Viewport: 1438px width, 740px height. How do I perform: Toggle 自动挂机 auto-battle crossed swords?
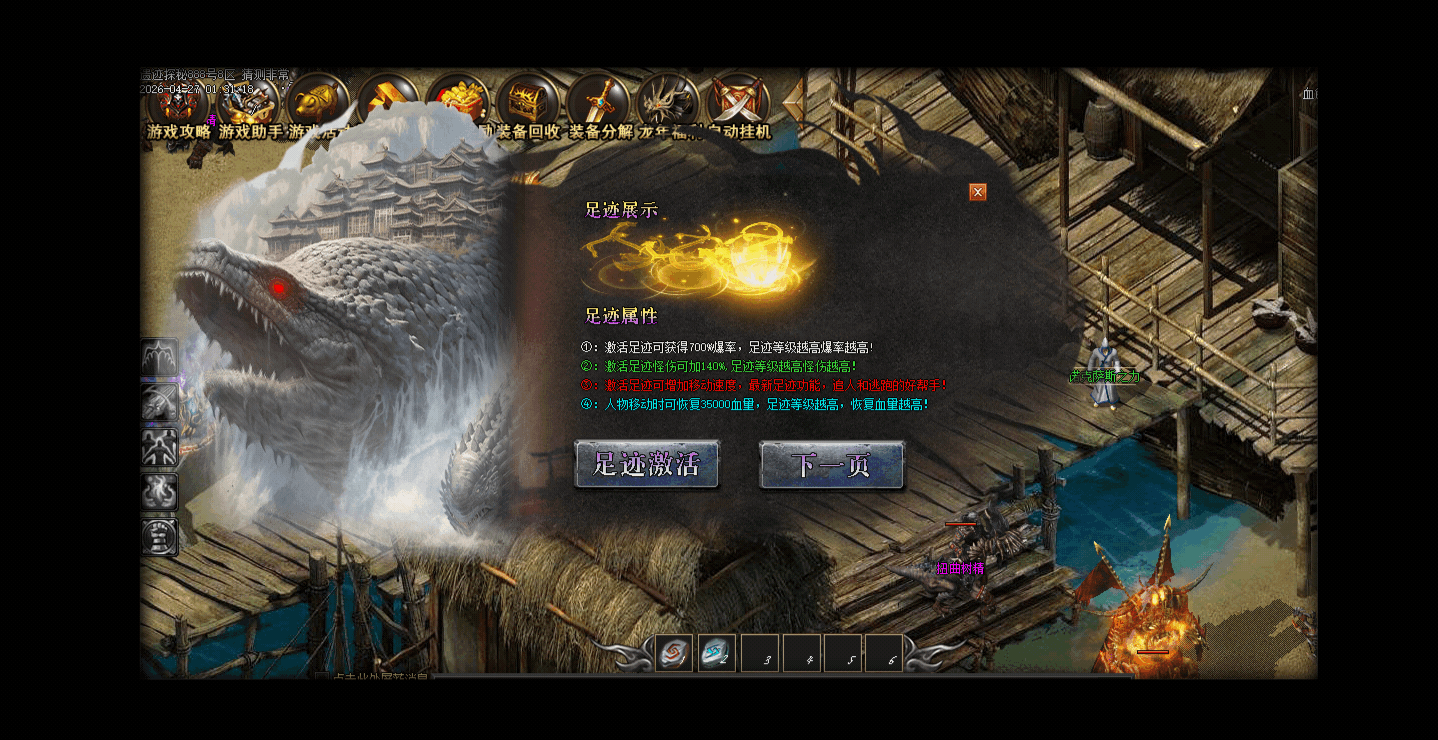(738, 103)
